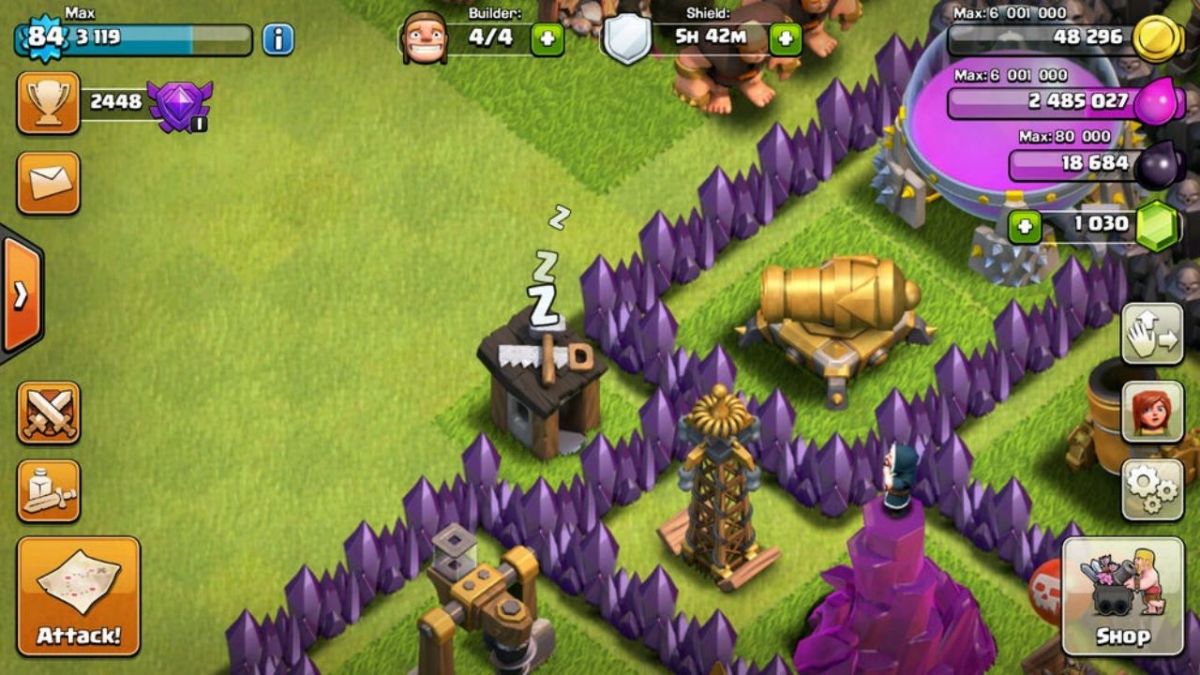Open the trophy leaderboard button

click(x=48, y=103)
